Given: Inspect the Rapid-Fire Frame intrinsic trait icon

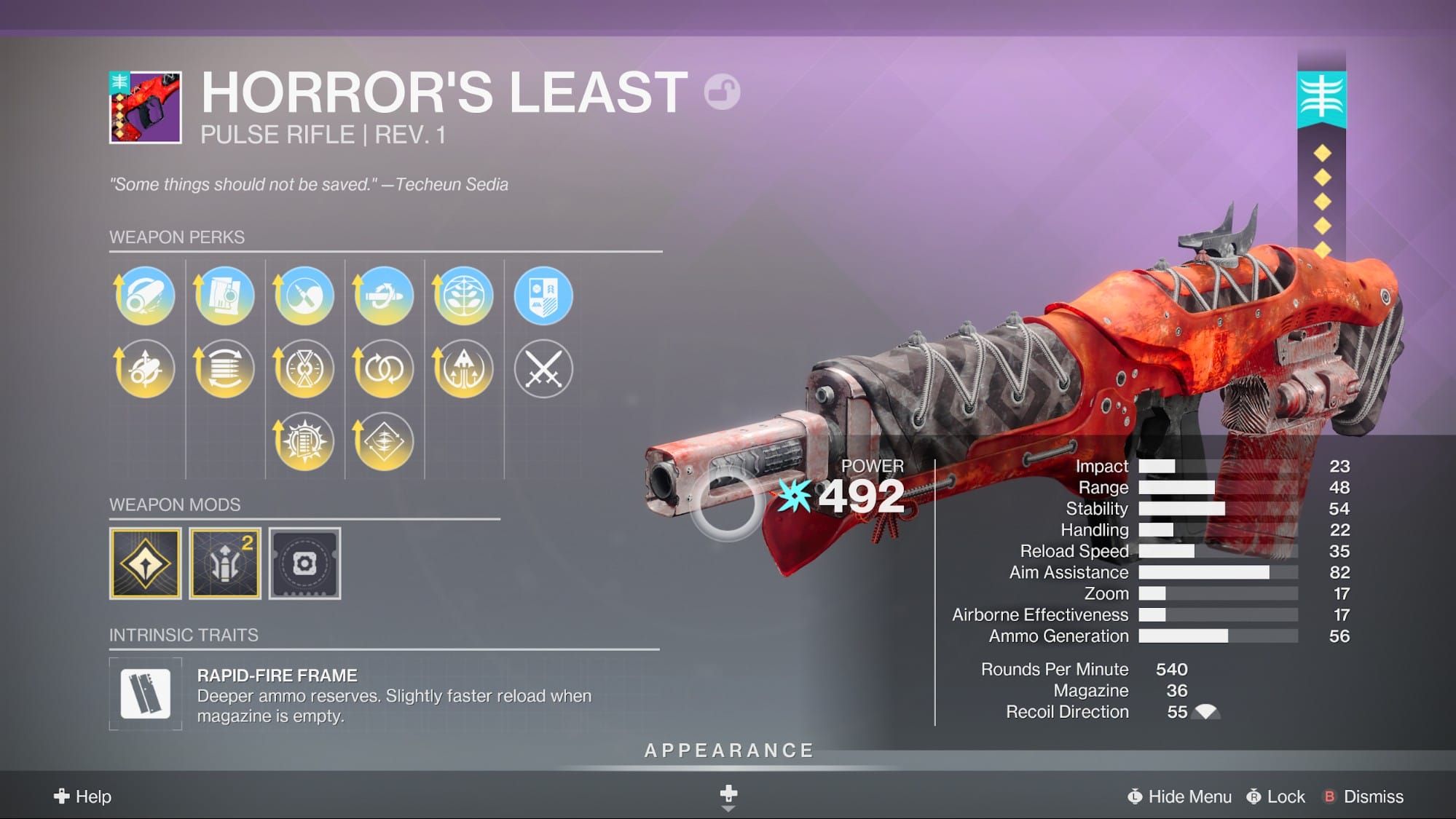Looking at the screenshot, I should pyautogui.click(x=146, y=694).
